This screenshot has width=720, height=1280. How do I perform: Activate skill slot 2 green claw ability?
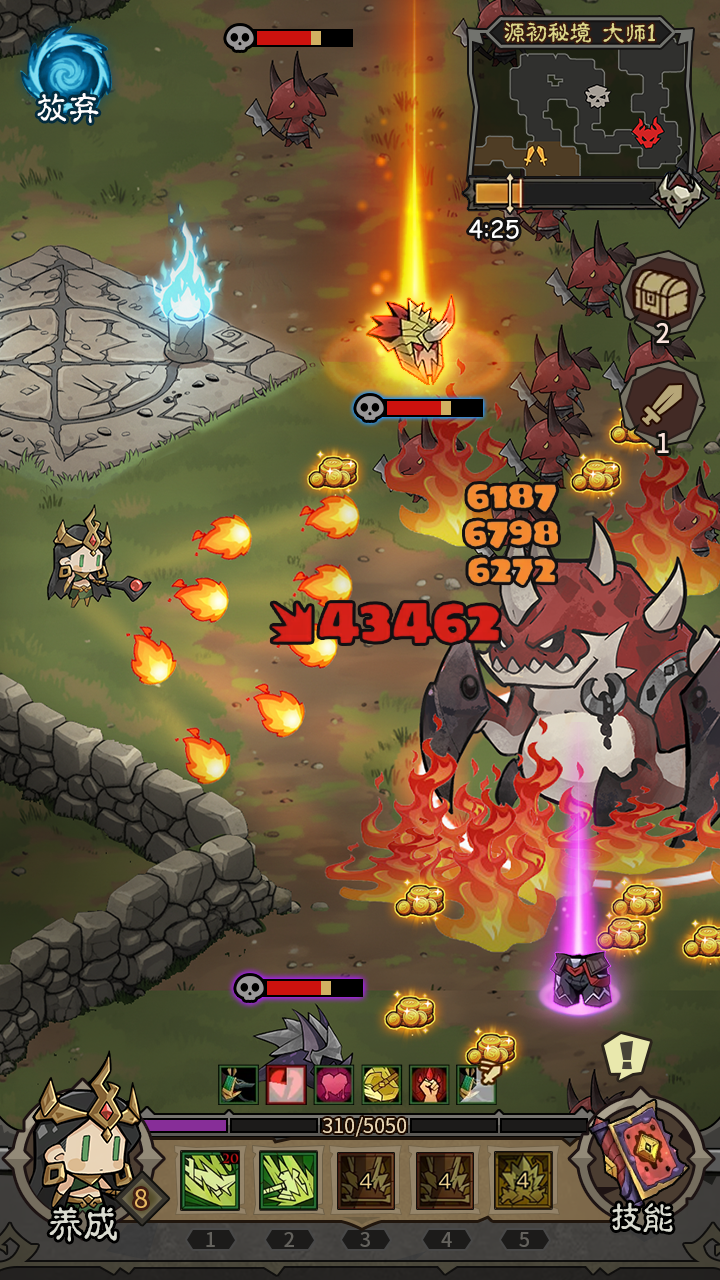(288, 1180)
